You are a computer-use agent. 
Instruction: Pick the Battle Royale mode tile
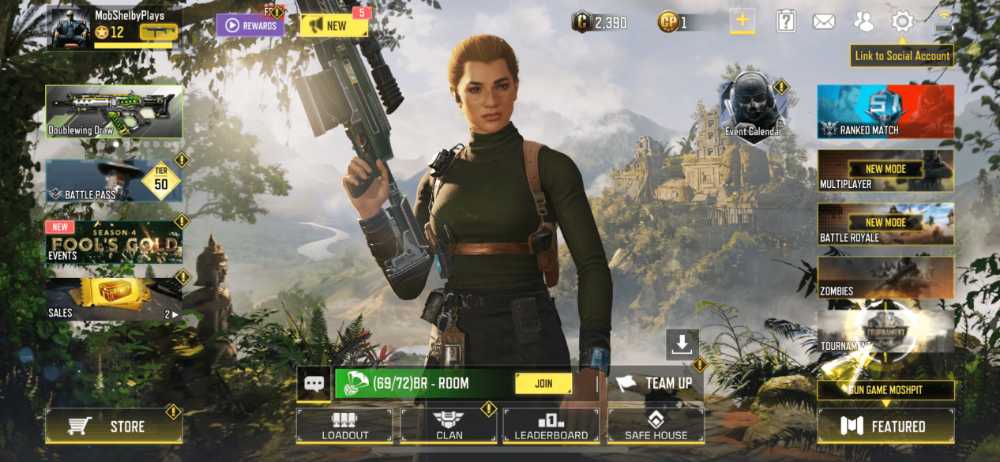[x=885, y=224]
